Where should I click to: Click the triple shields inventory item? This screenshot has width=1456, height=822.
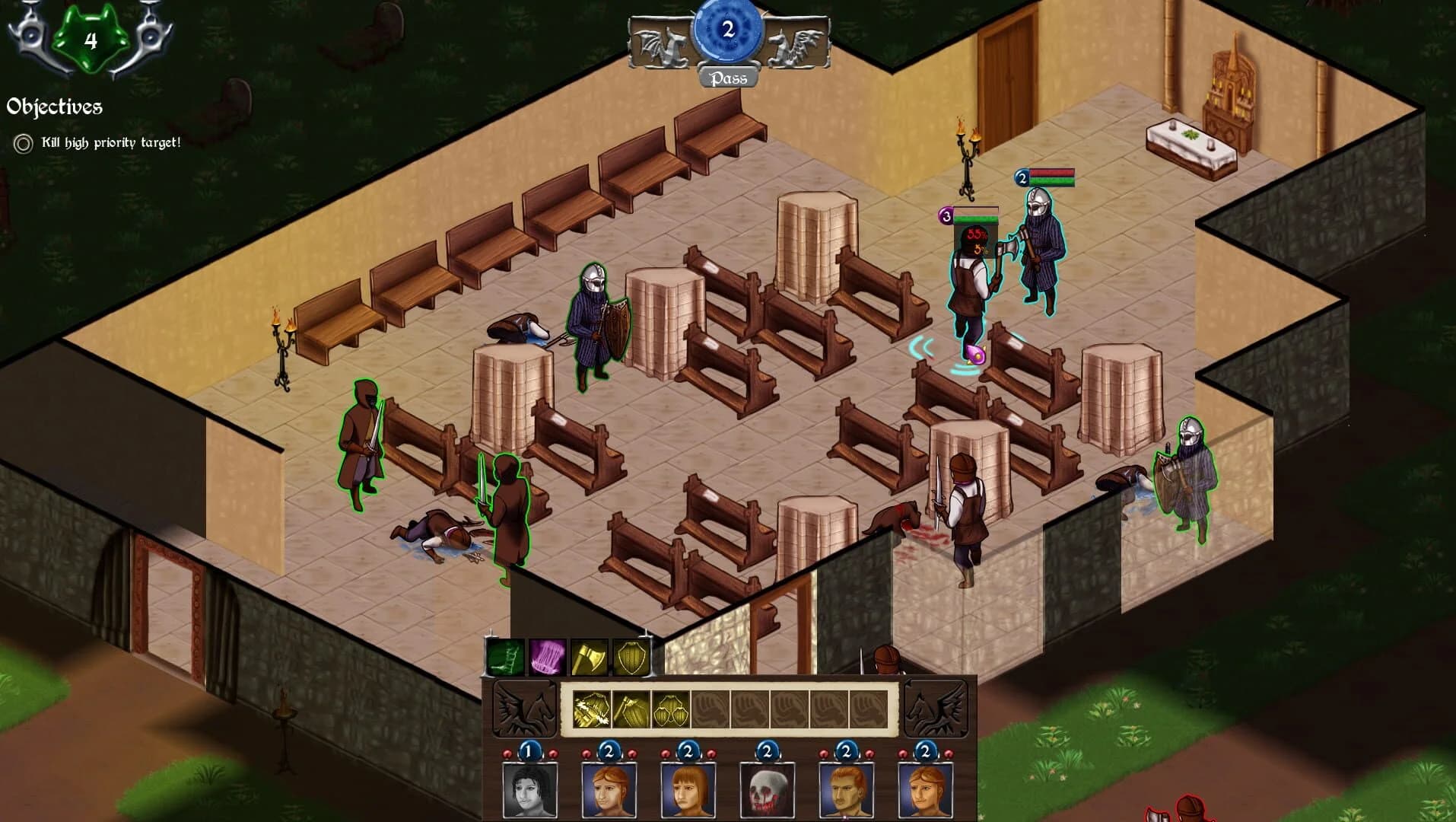coord(668,709)
